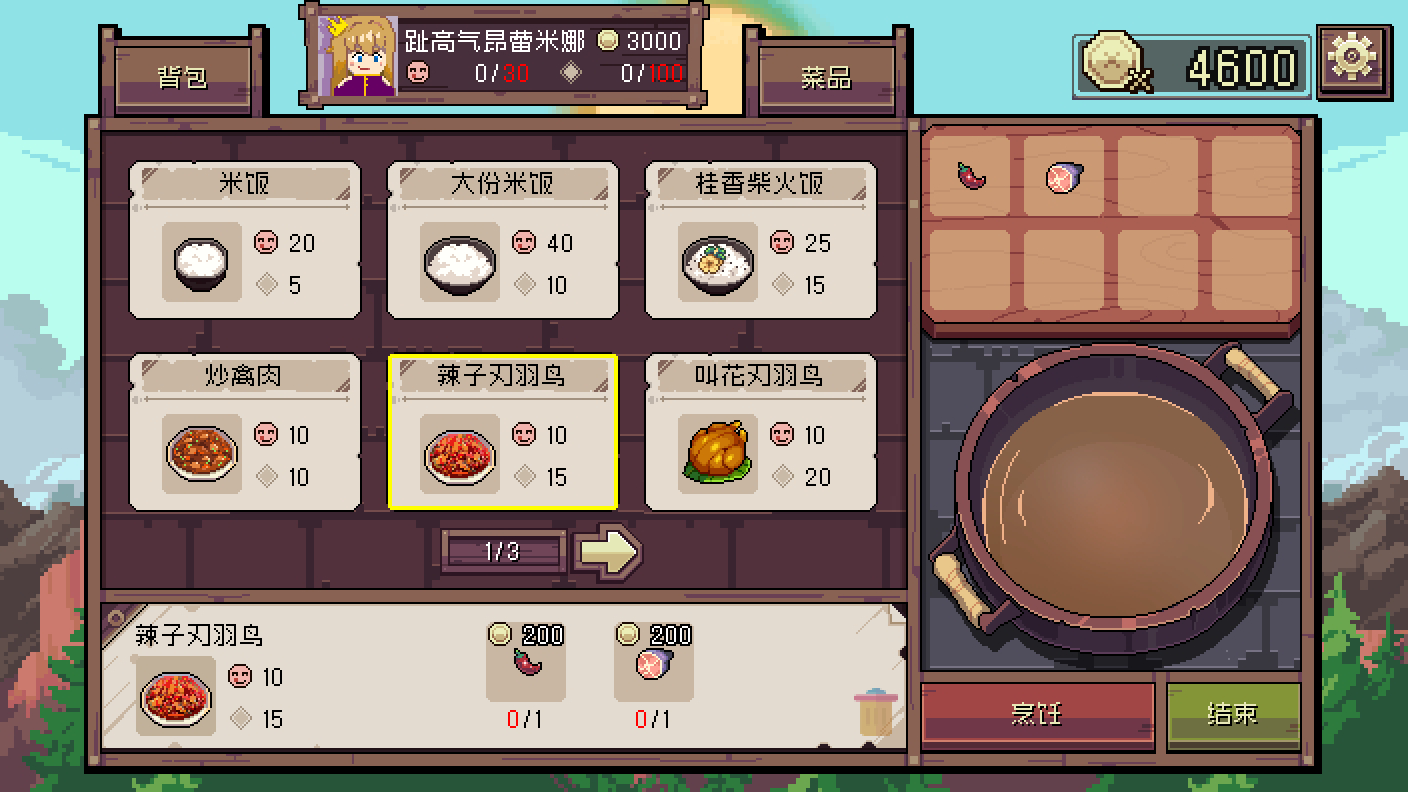Select the 桂香柴火饭 recipe card
1408x792 pixels.
click(x=760, y=240)
